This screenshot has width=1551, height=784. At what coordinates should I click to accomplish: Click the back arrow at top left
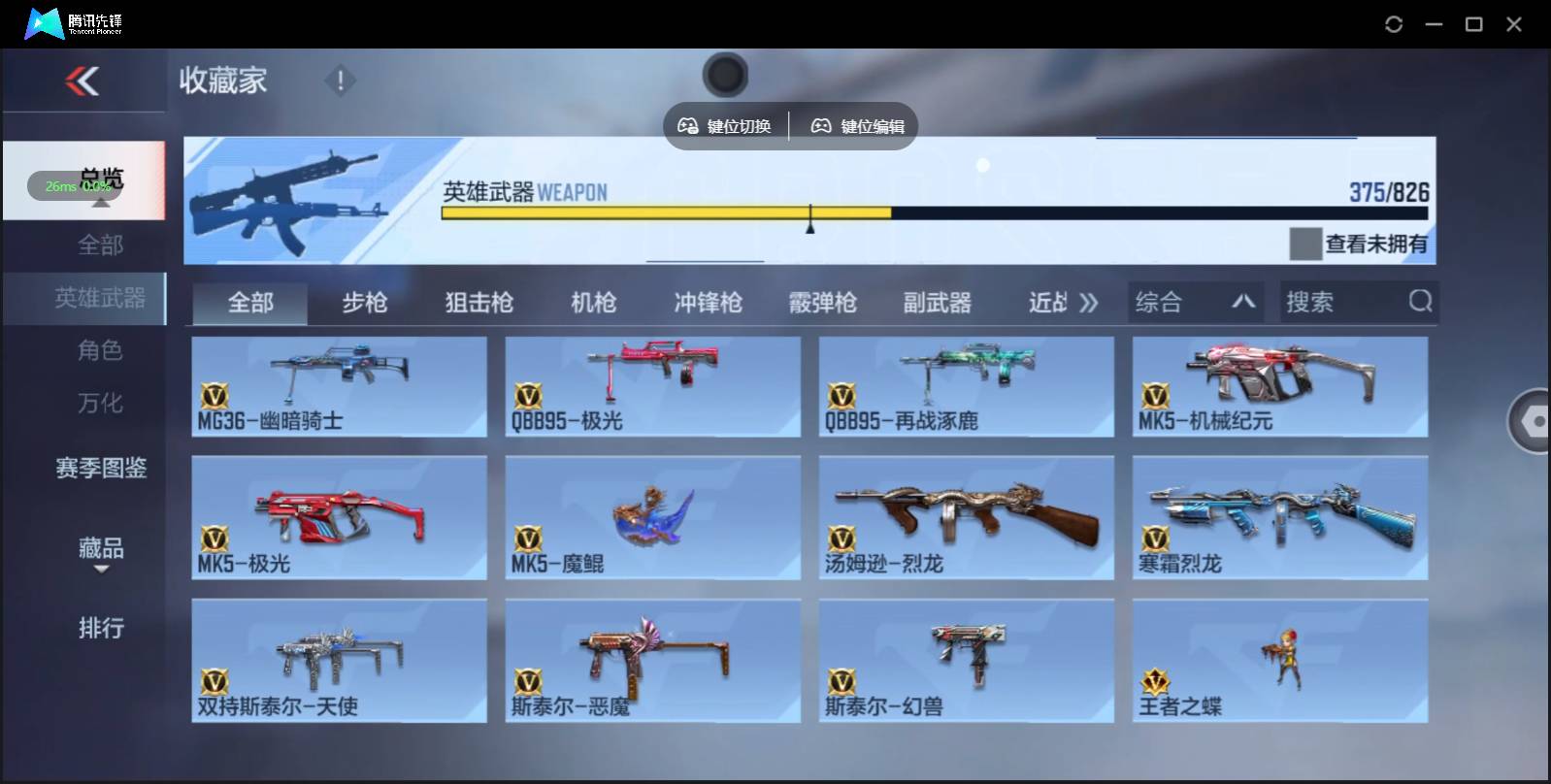pyautogui.click(x=83, y=82)
